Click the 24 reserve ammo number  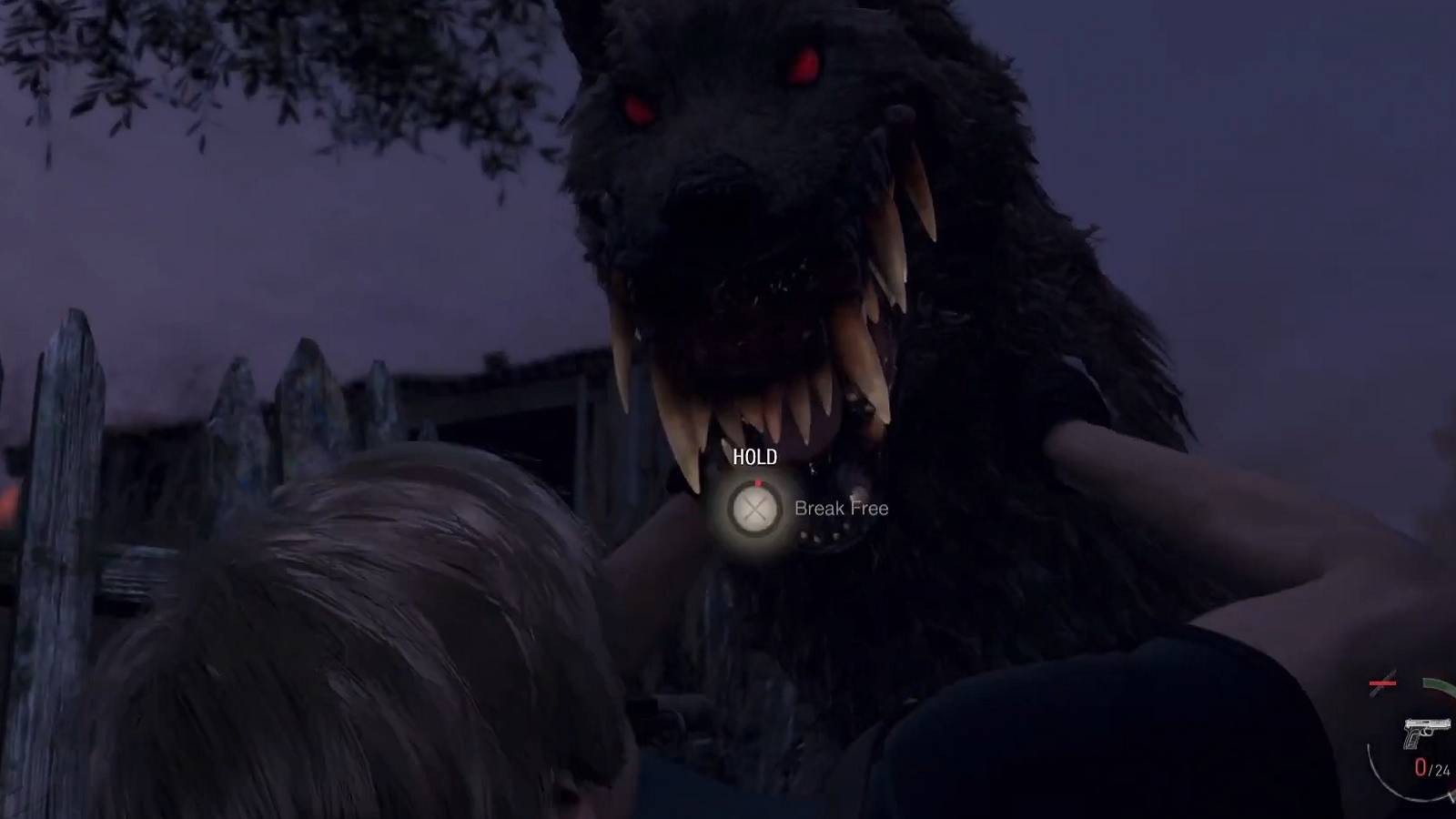(1441, 769)
